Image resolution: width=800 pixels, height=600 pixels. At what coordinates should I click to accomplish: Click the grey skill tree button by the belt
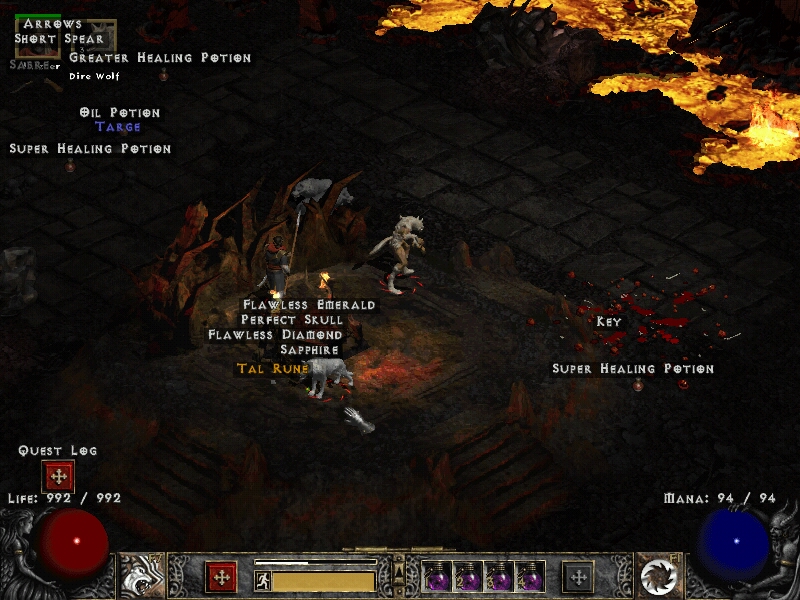[578, 577]
